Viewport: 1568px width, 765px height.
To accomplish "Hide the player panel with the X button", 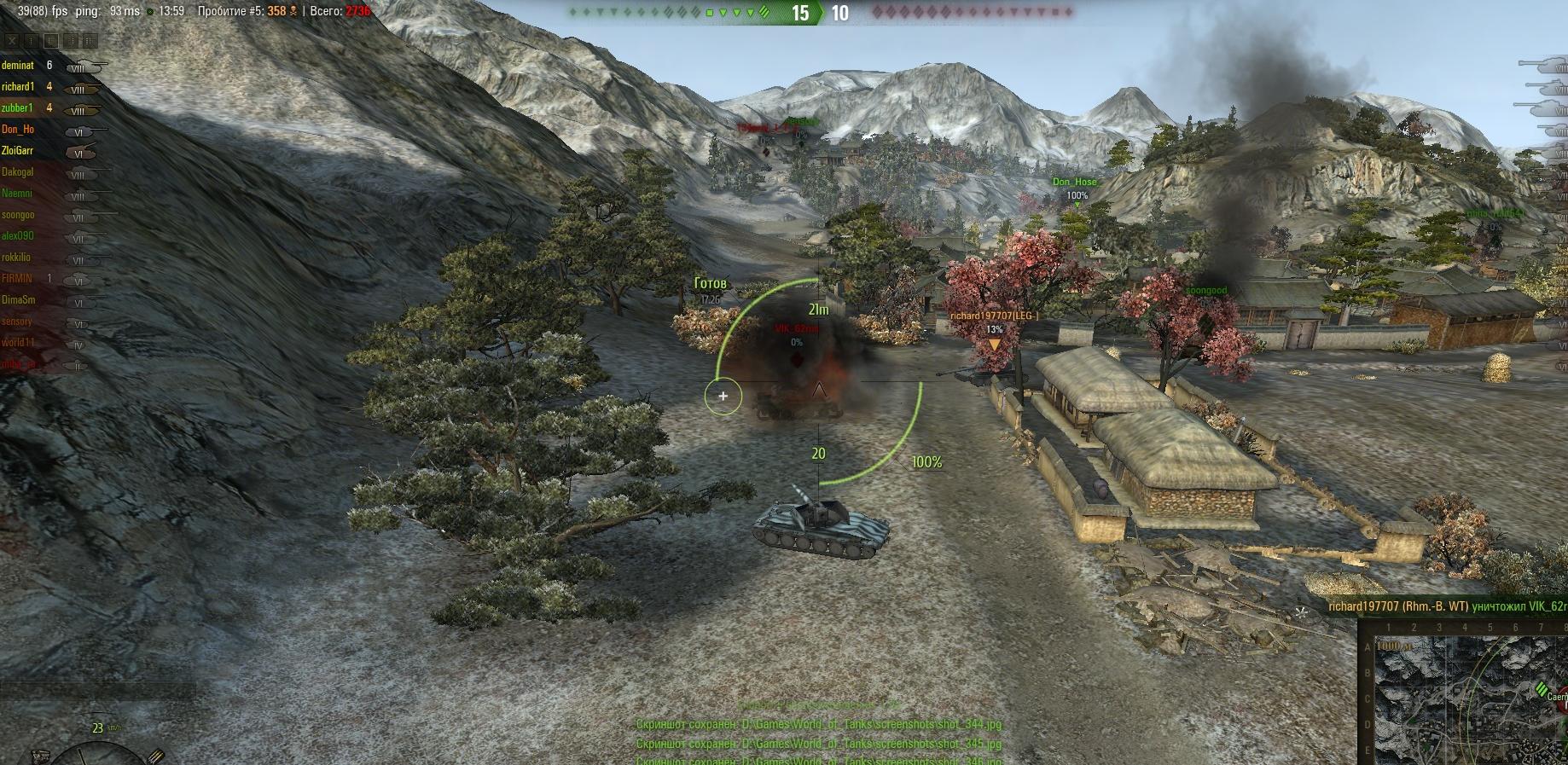I will (12, 40).
